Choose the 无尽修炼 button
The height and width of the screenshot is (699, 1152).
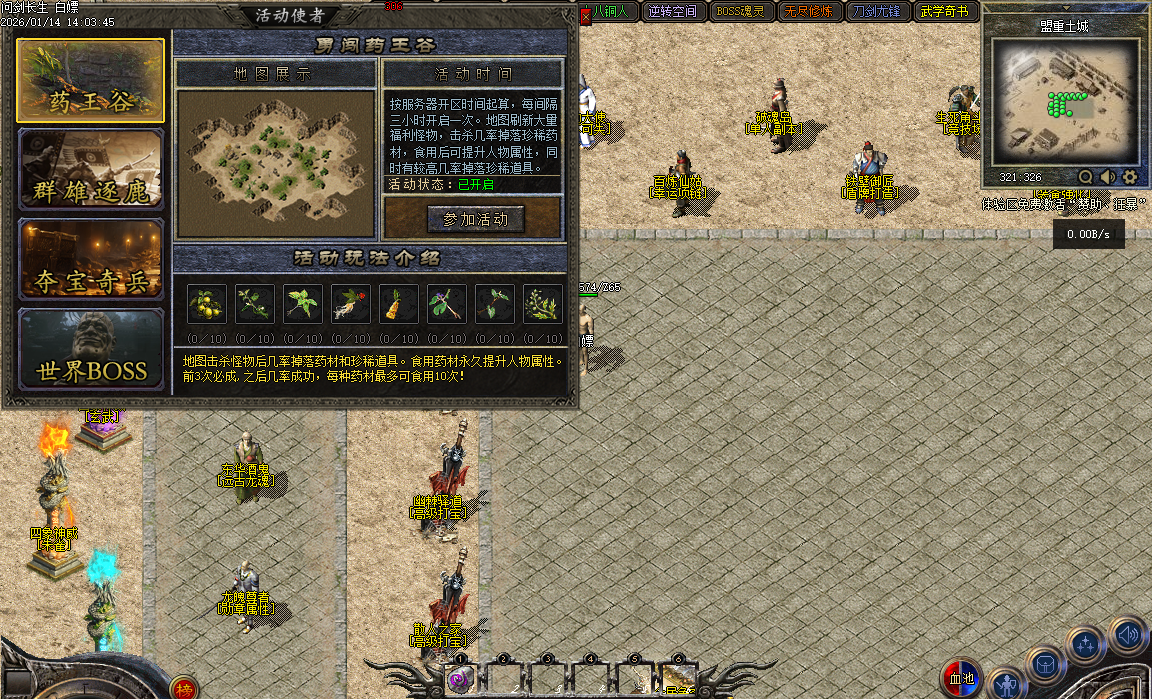click(x=806, y=12)
